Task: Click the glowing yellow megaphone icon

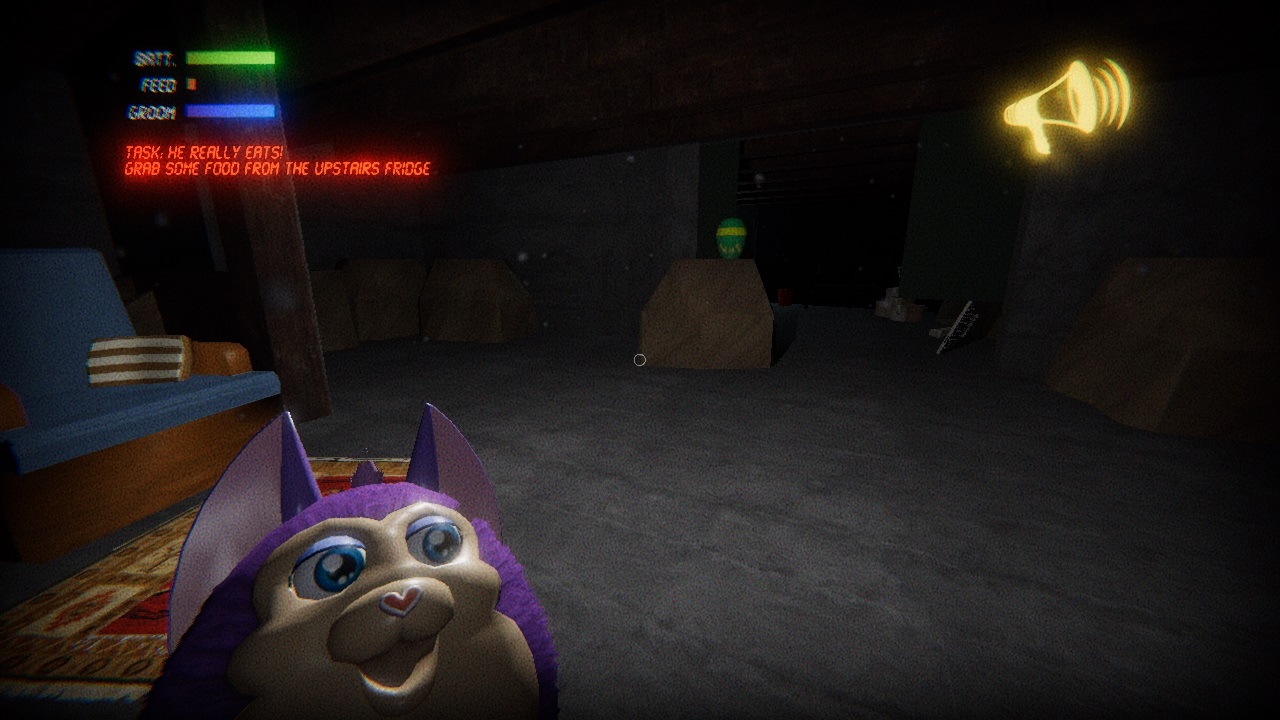Action: point(1063,106)
